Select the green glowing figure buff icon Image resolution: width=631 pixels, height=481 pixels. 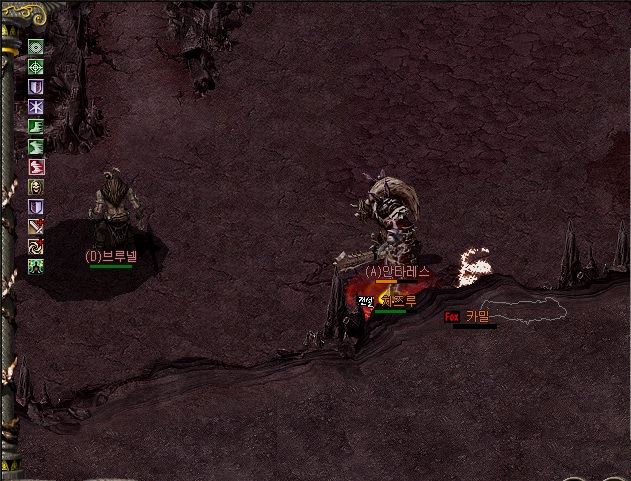(36, 266)
